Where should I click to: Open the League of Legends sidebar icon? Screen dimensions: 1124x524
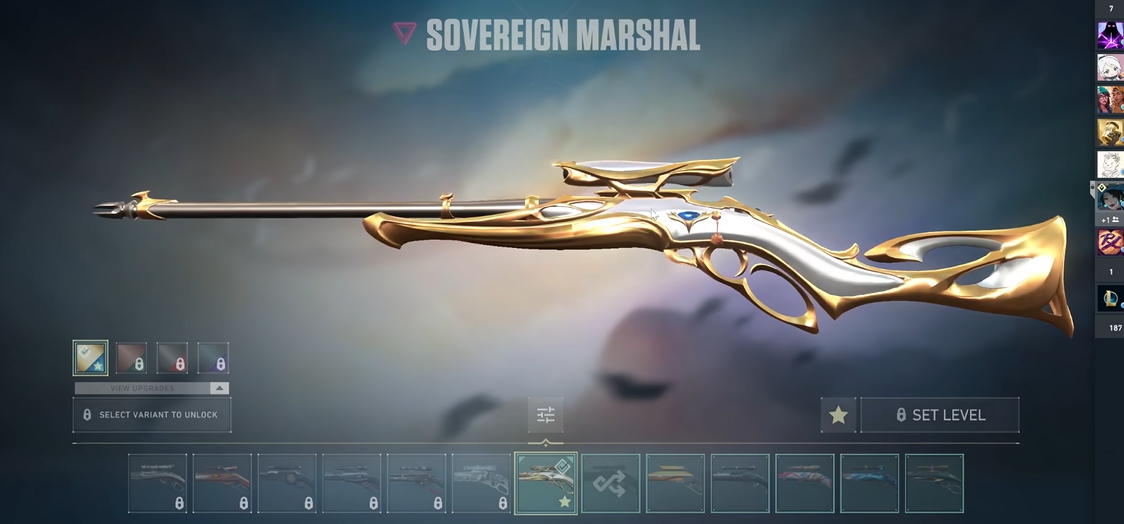(1110, 298)
